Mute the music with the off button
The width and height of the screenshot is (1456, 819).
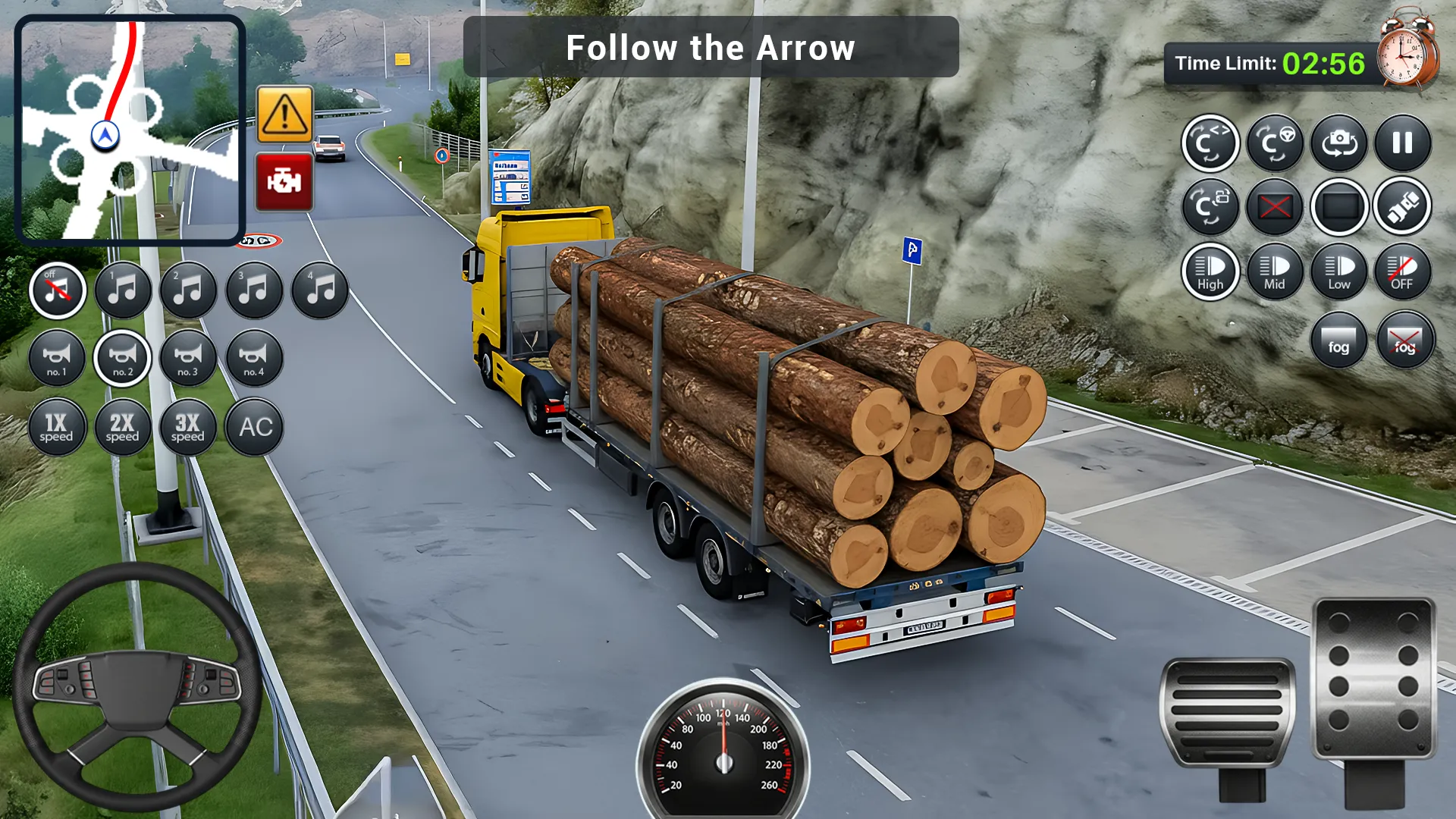pos(57,290)
